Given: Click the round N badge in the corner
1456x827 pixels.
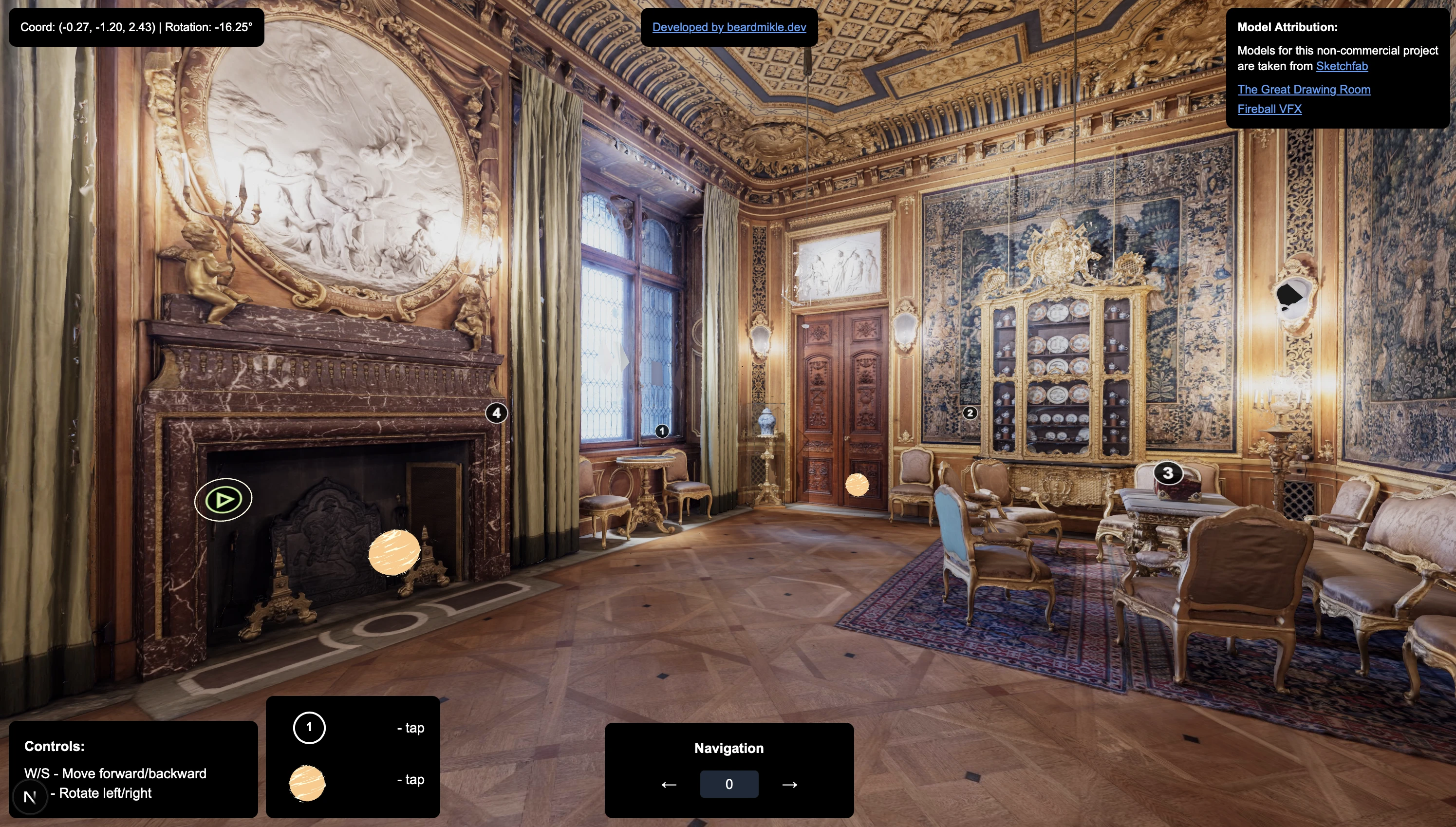Looking at the screenshot, I should tap(30, 797).
